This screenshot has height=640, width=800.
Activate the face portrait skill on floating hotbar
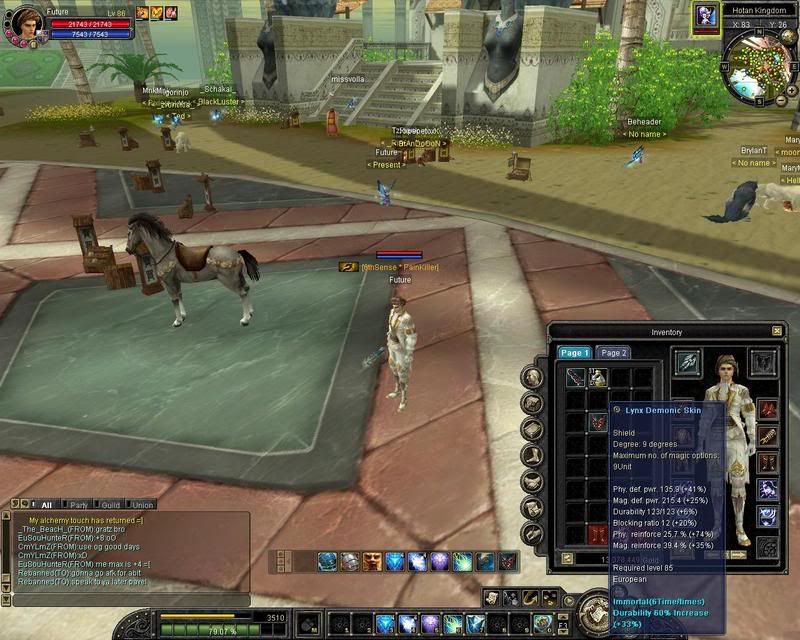tap(373, 562)
